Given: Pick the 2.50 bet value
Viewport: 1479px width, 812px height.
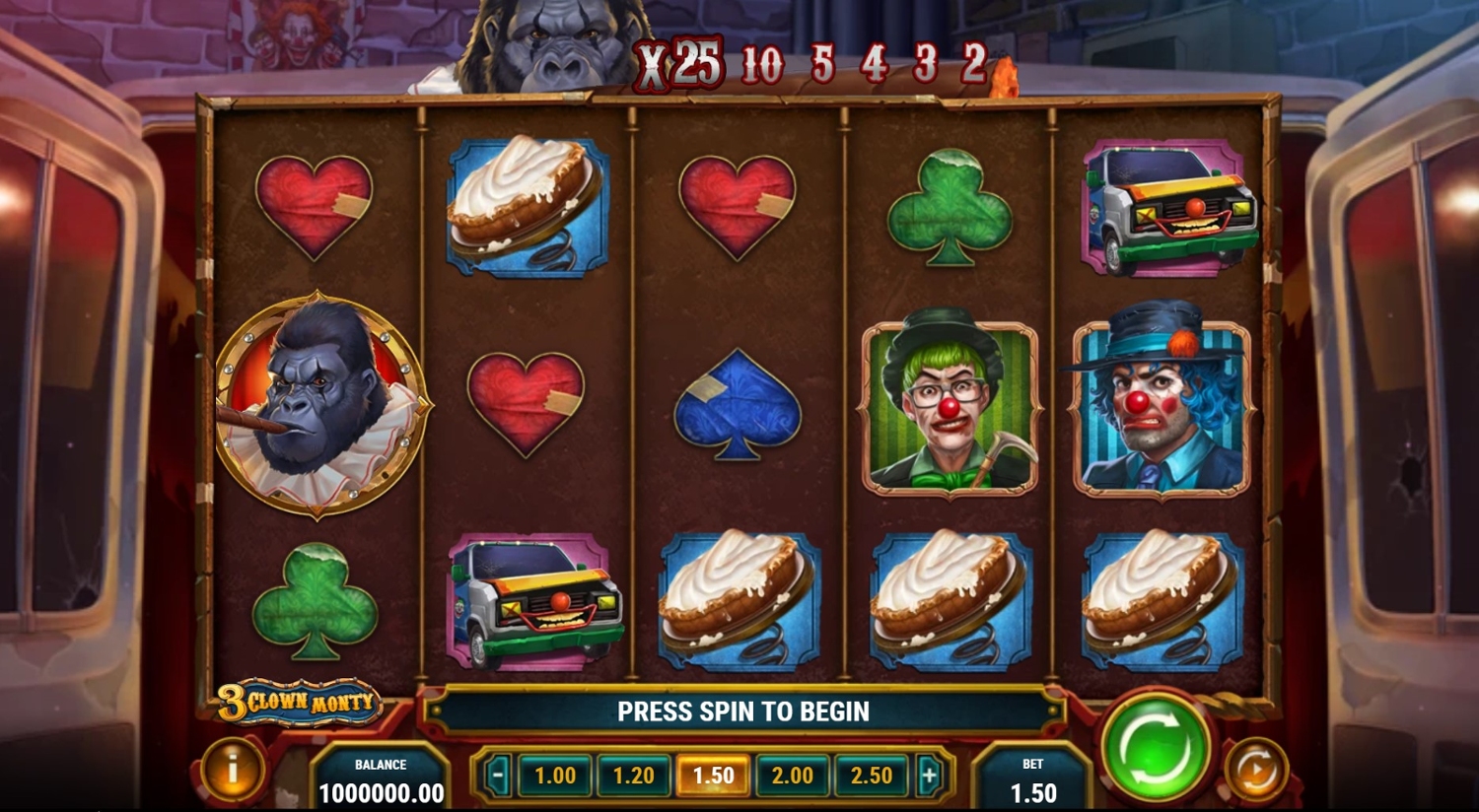Looking at the screenshot, I should 872,776.
